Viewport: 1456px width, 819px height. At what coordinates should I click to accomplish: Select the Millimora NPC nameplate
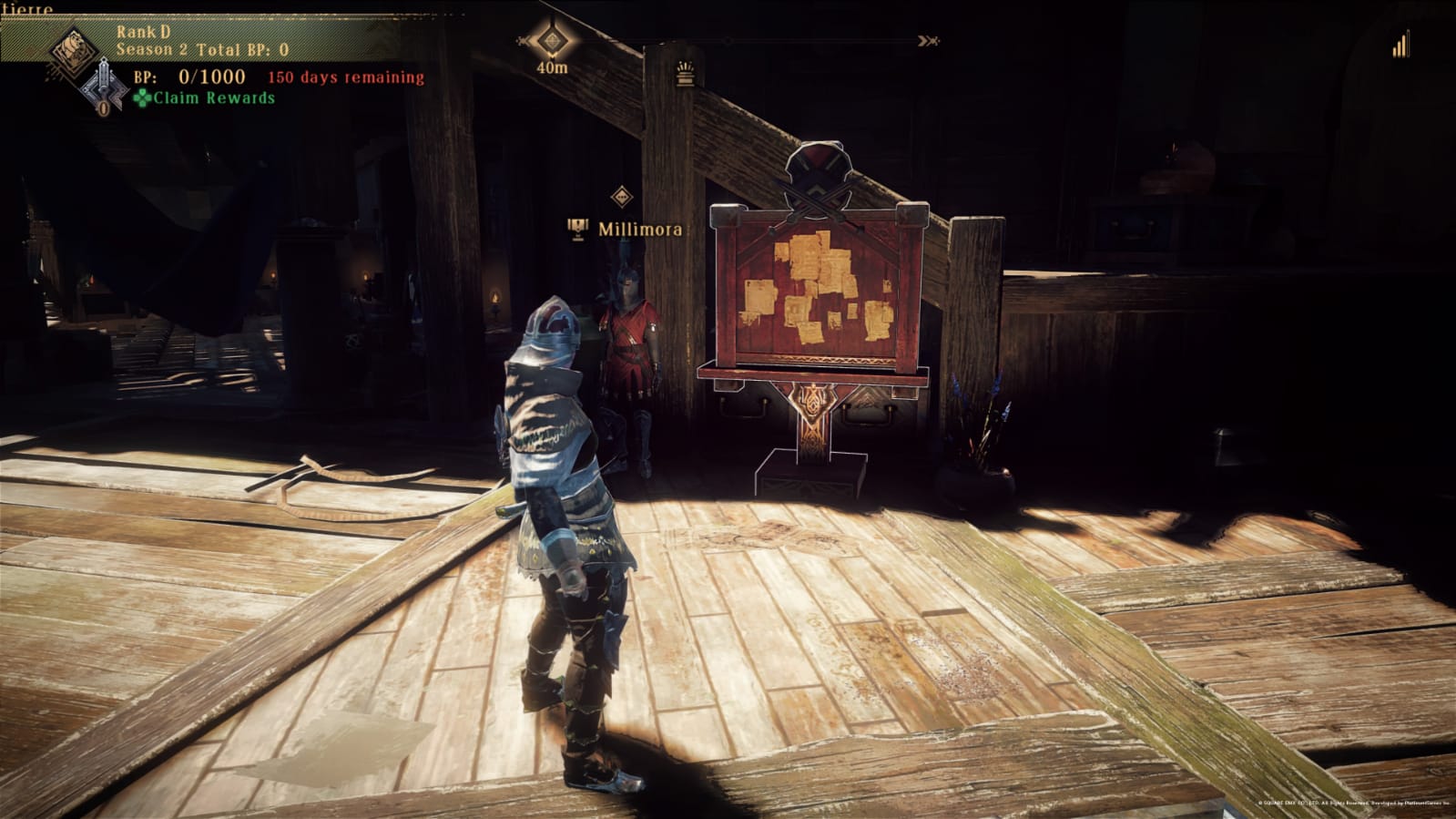tap(639, 230)
